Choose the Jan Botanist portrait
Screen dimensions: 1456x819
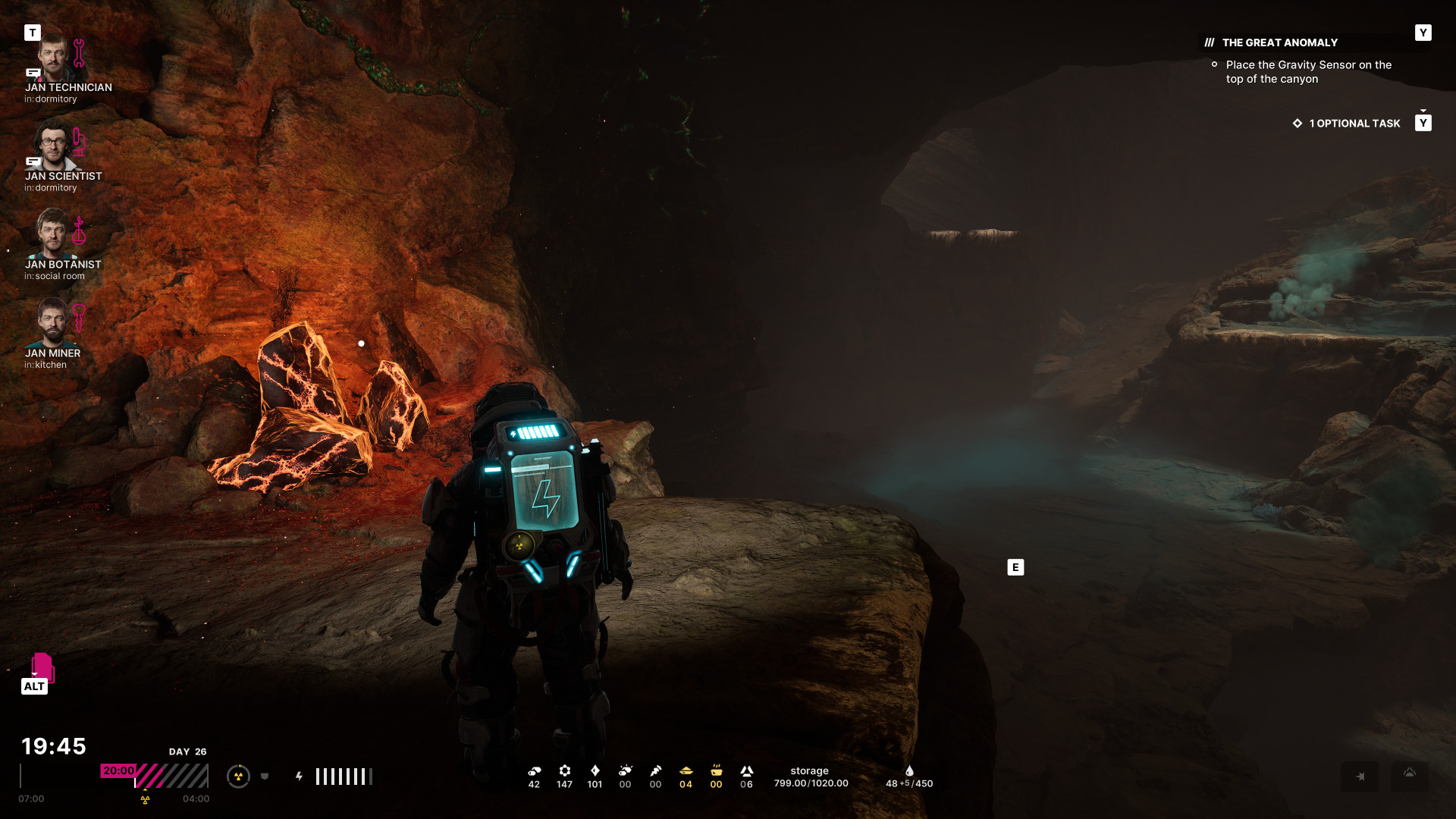point(52,234)
